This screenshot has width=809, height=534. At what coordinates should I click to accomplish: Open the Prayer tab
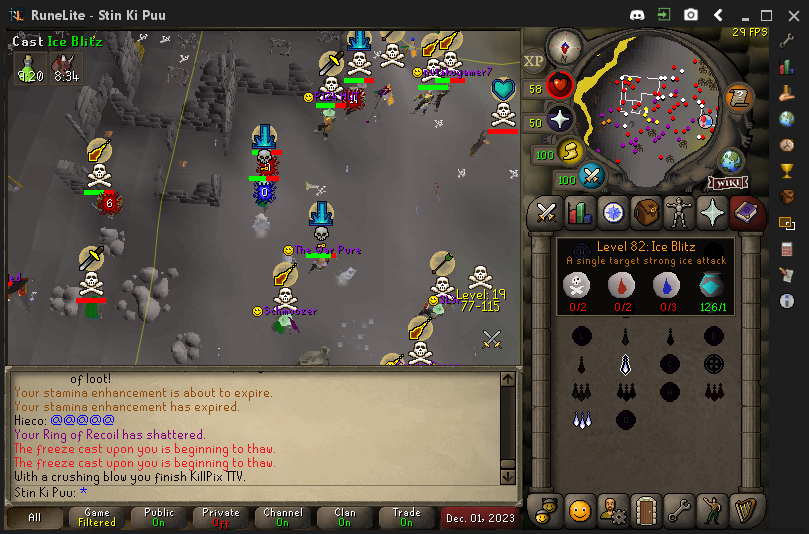pyautogui.click(x=711, y=212)
